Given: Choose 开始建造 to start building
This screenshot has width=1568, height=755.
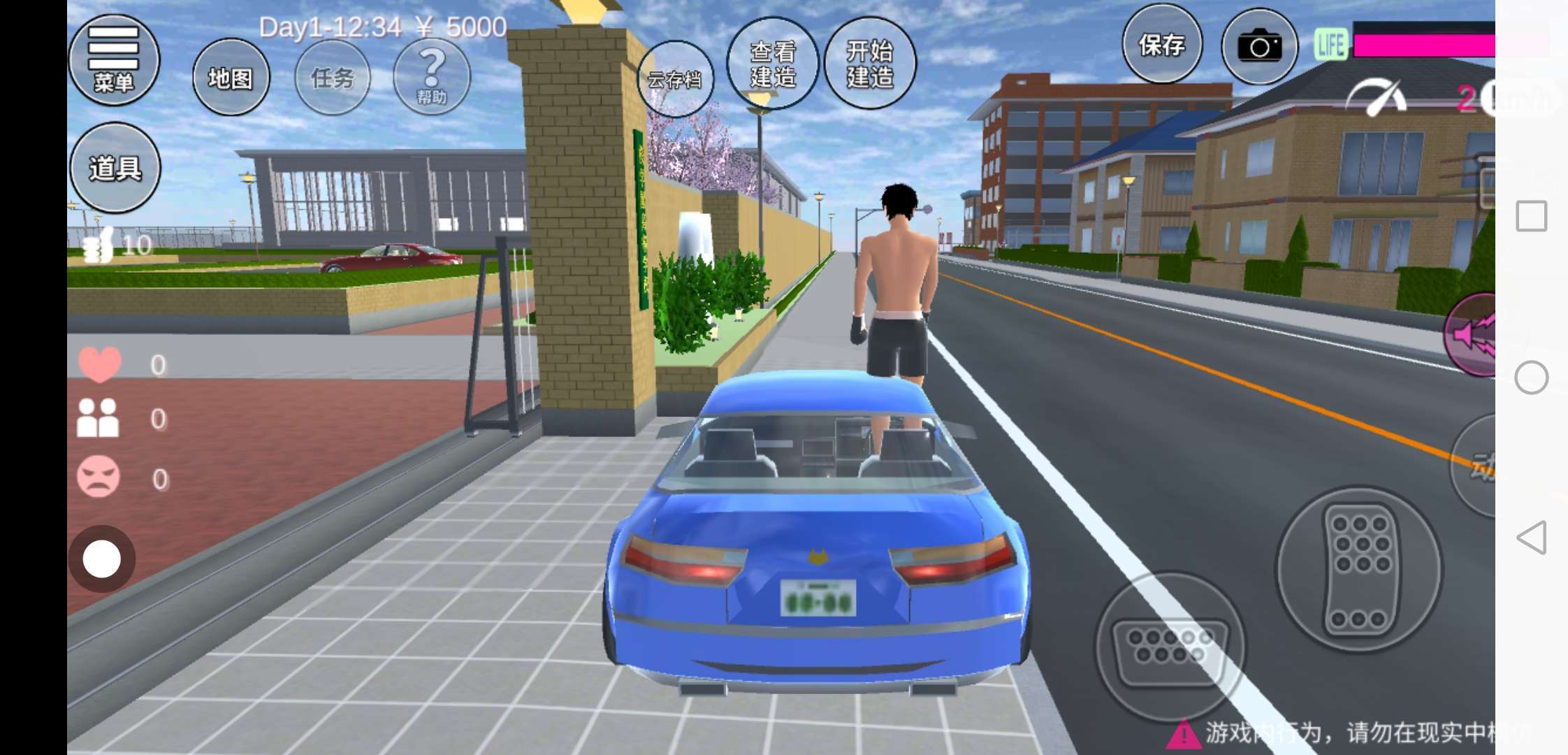Looking at the screenshot, I should click(x=870, y=64).
